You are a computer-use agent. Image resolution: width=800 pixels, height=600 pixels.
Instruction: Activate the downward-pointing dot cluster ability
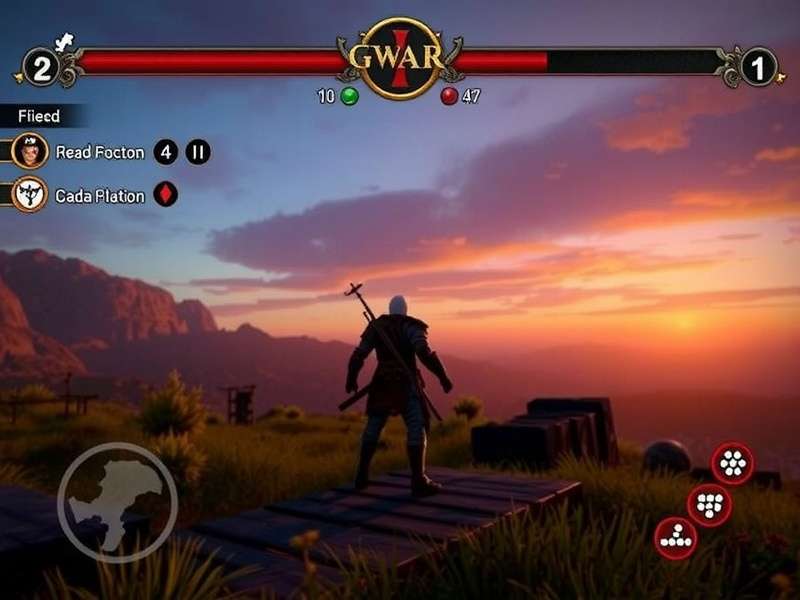click(709, 505)
